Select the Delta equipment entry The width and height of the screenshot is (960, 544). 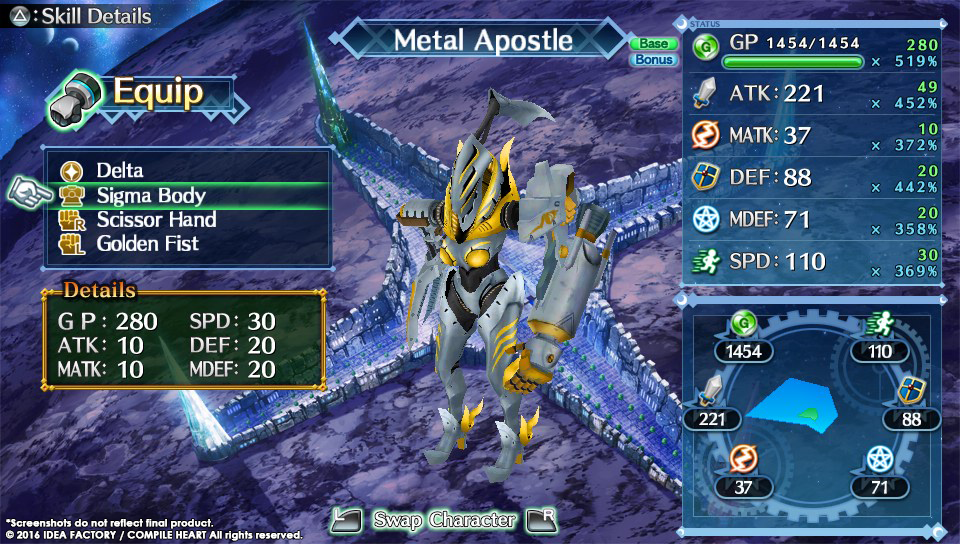(x=120, y=171)
